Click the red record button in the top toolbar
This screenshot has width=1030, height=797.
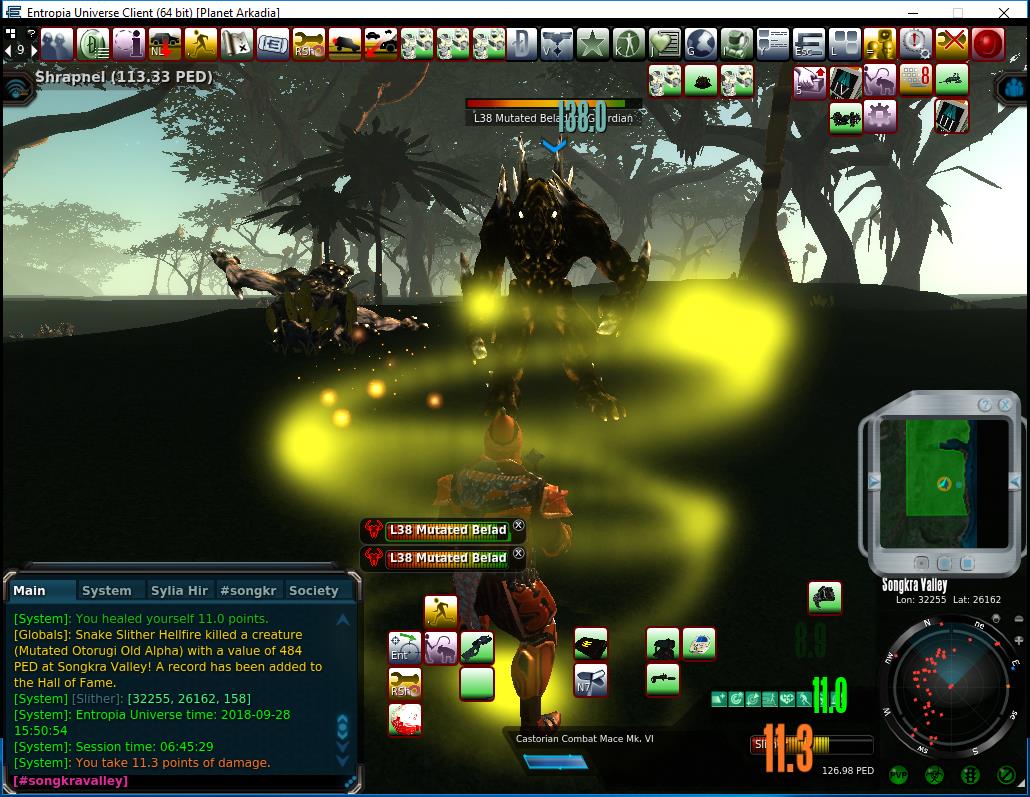tap(988, 43)
